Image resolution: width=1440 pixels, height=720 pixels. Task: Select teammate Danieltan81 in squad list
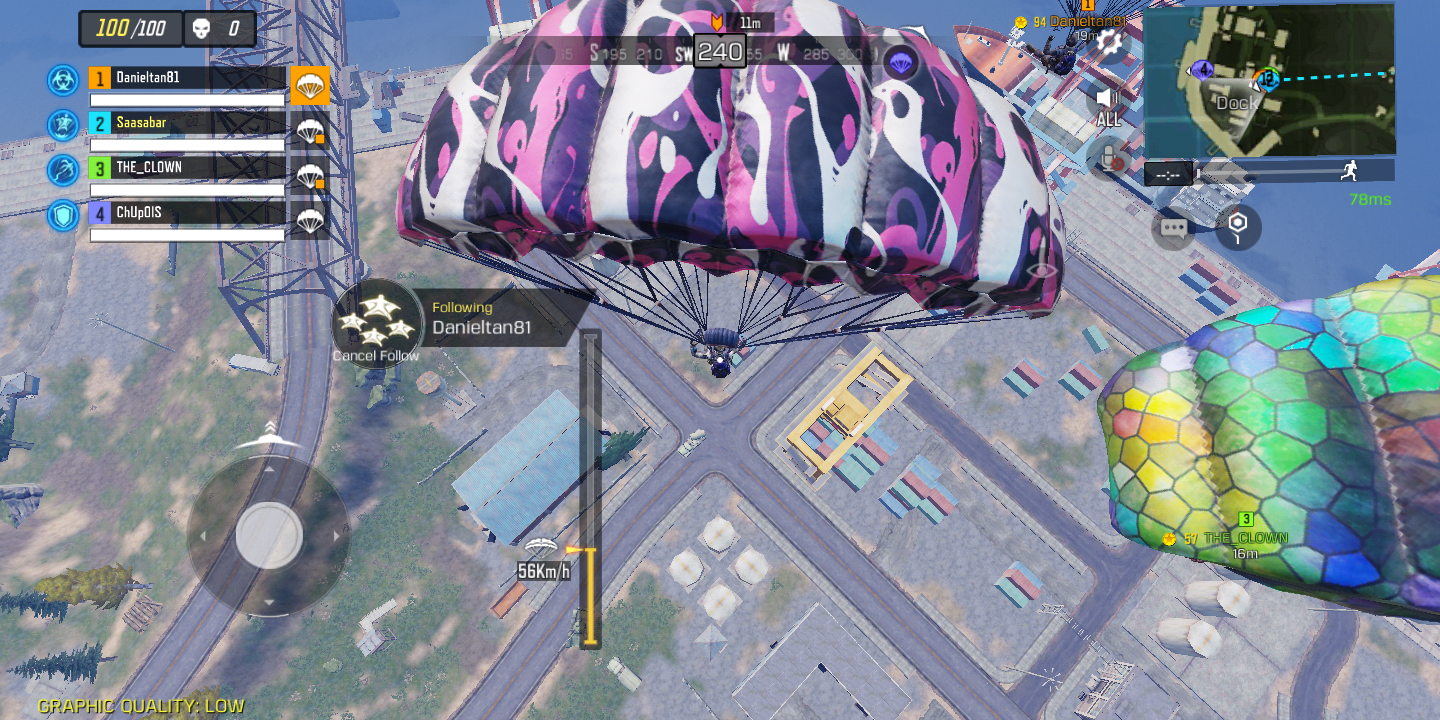[187, 78]
